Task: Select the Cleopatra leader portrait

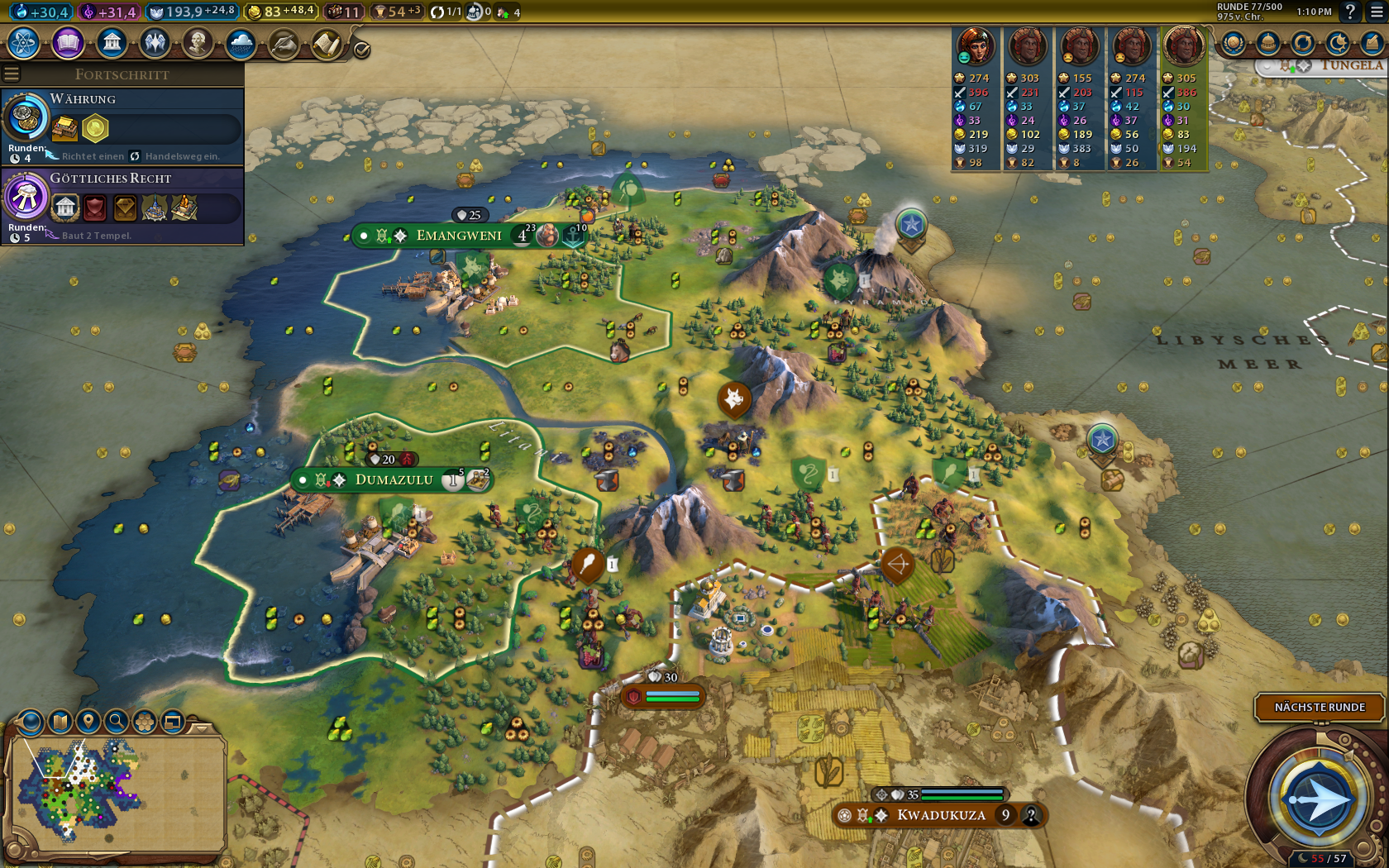Action: click(976, 45)
